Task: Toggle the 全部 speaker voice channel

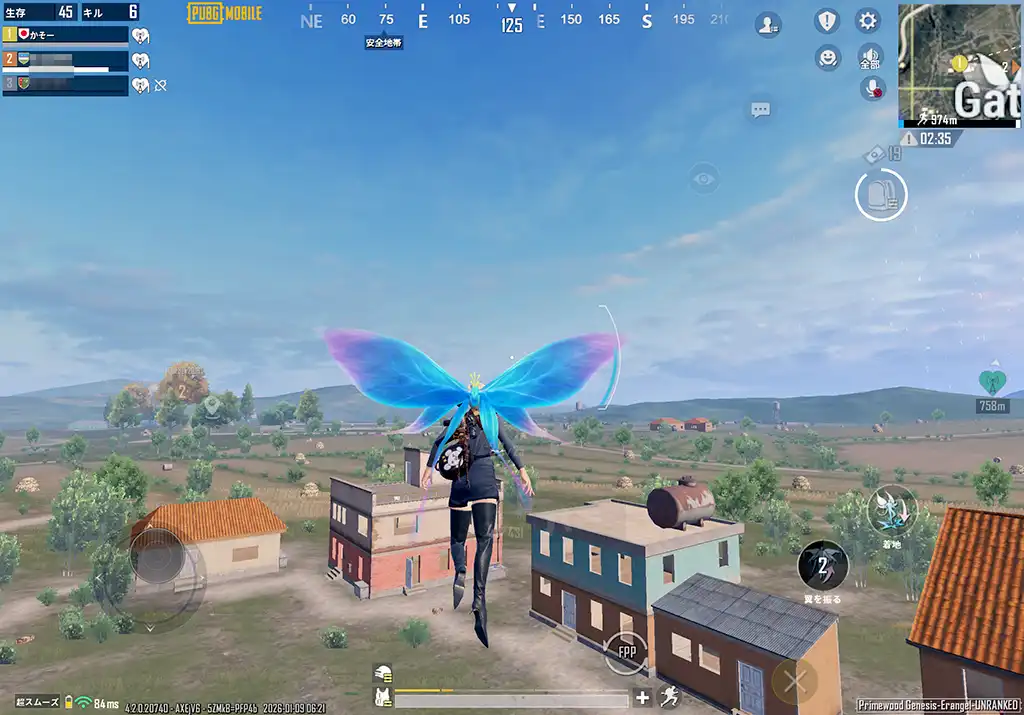Action: (871, 56)
